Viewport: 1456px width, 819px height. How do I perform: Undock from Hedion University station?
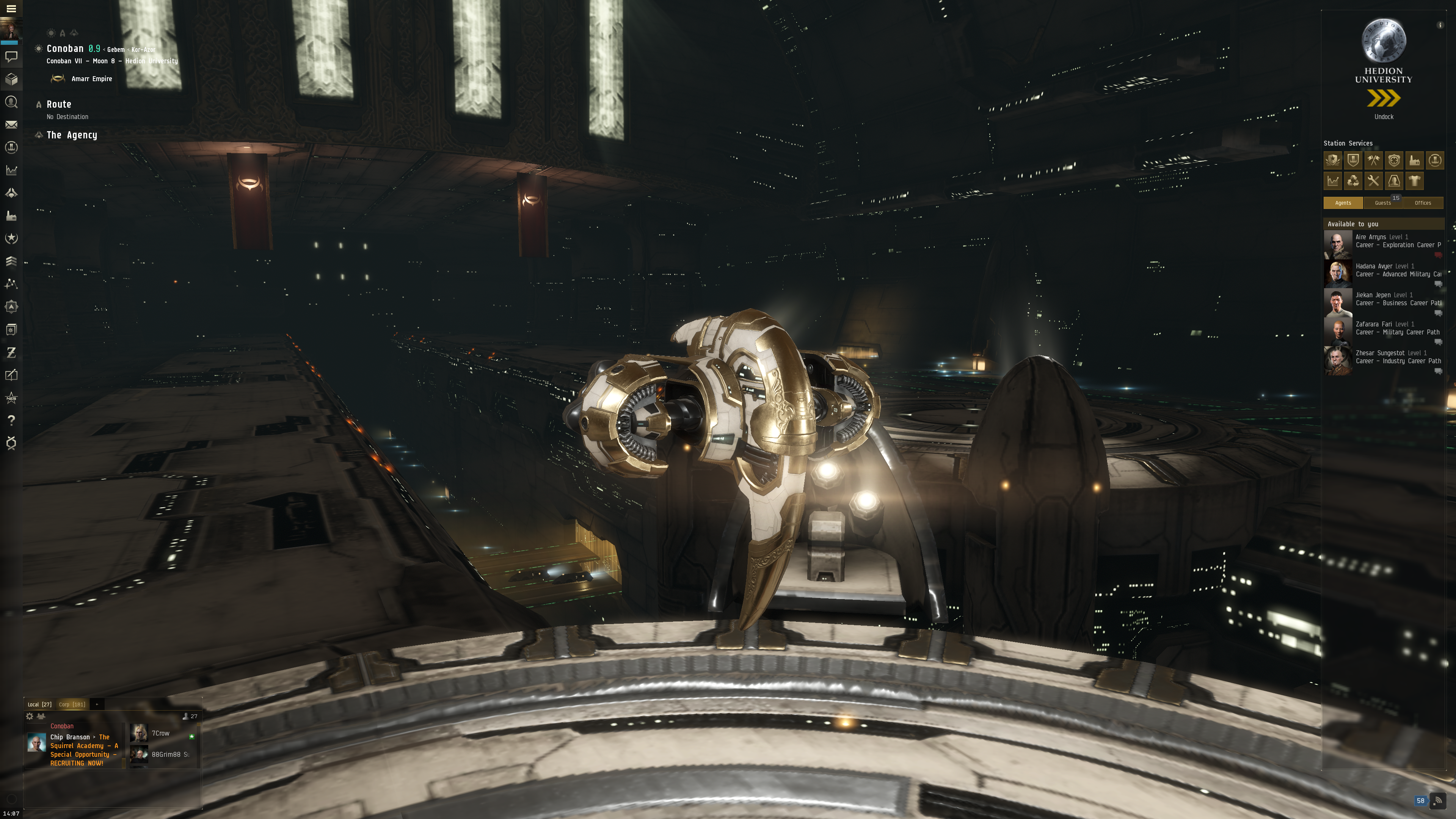(x=1383, y=99)
